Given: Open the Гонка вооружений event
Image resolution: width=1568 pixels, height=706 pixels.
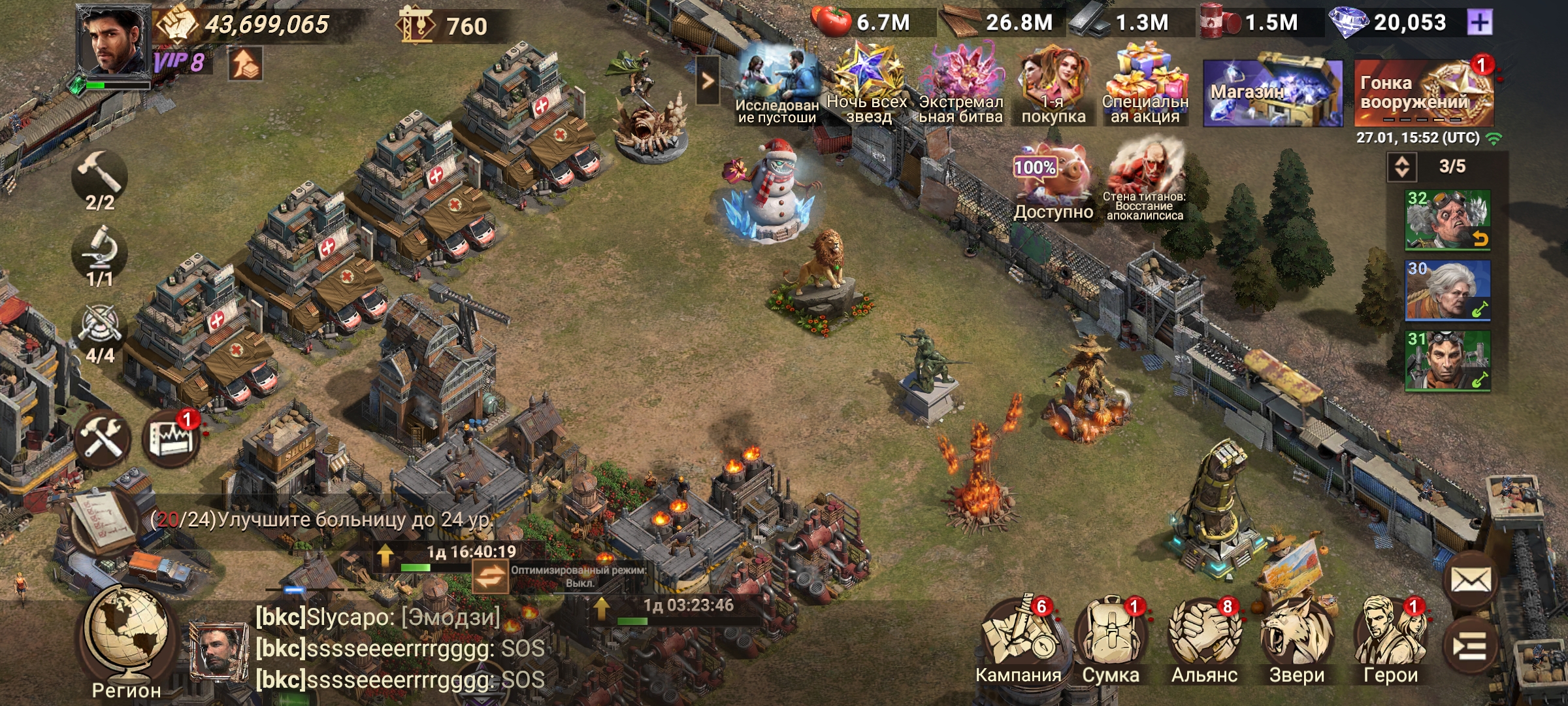Looking at the screenshot, I should pyautogui.click(x=1423, y=93).
